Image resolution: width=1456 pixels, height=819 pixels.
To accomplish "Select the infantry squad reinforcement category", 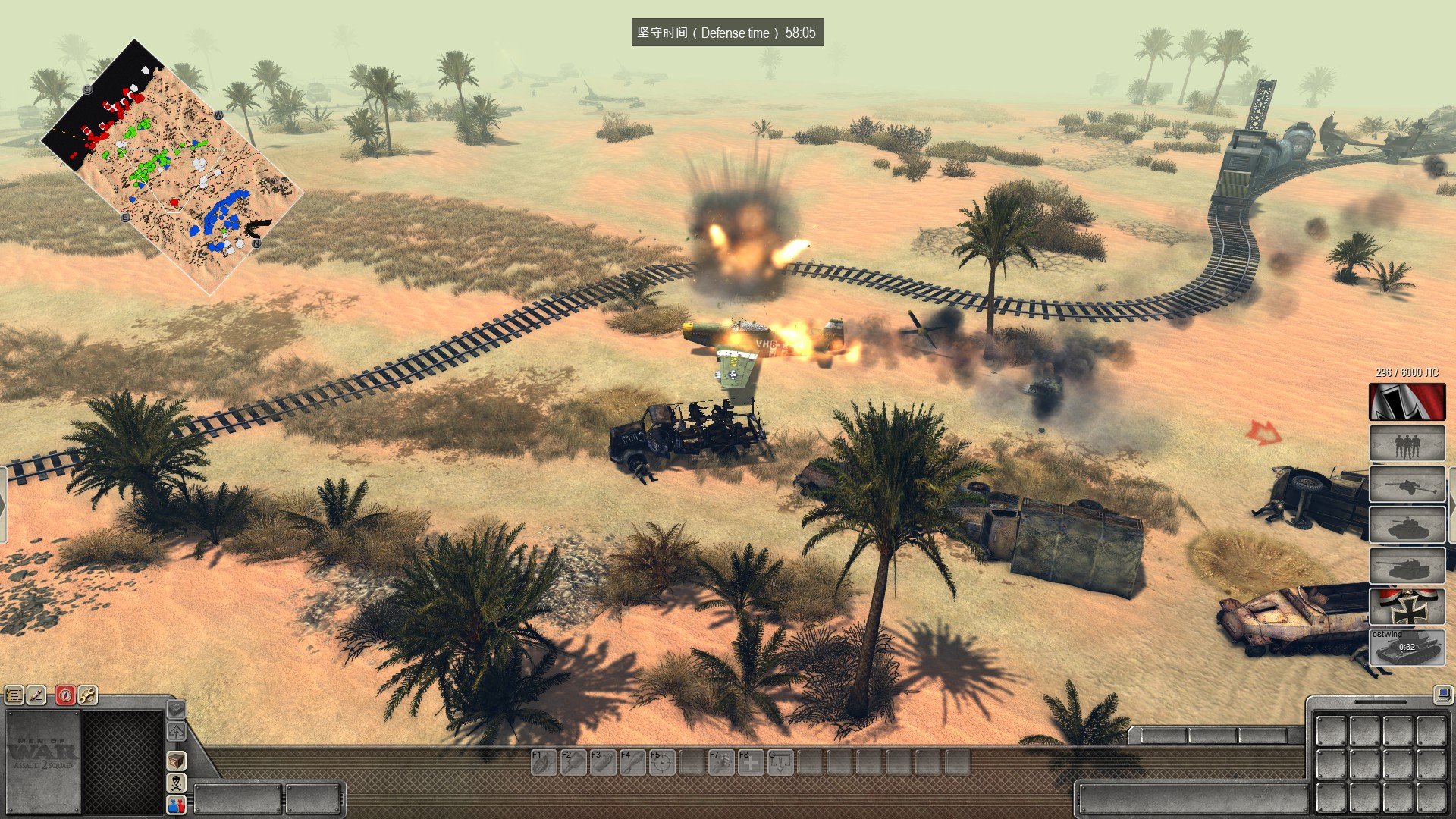I will (x=1407, y=444).
